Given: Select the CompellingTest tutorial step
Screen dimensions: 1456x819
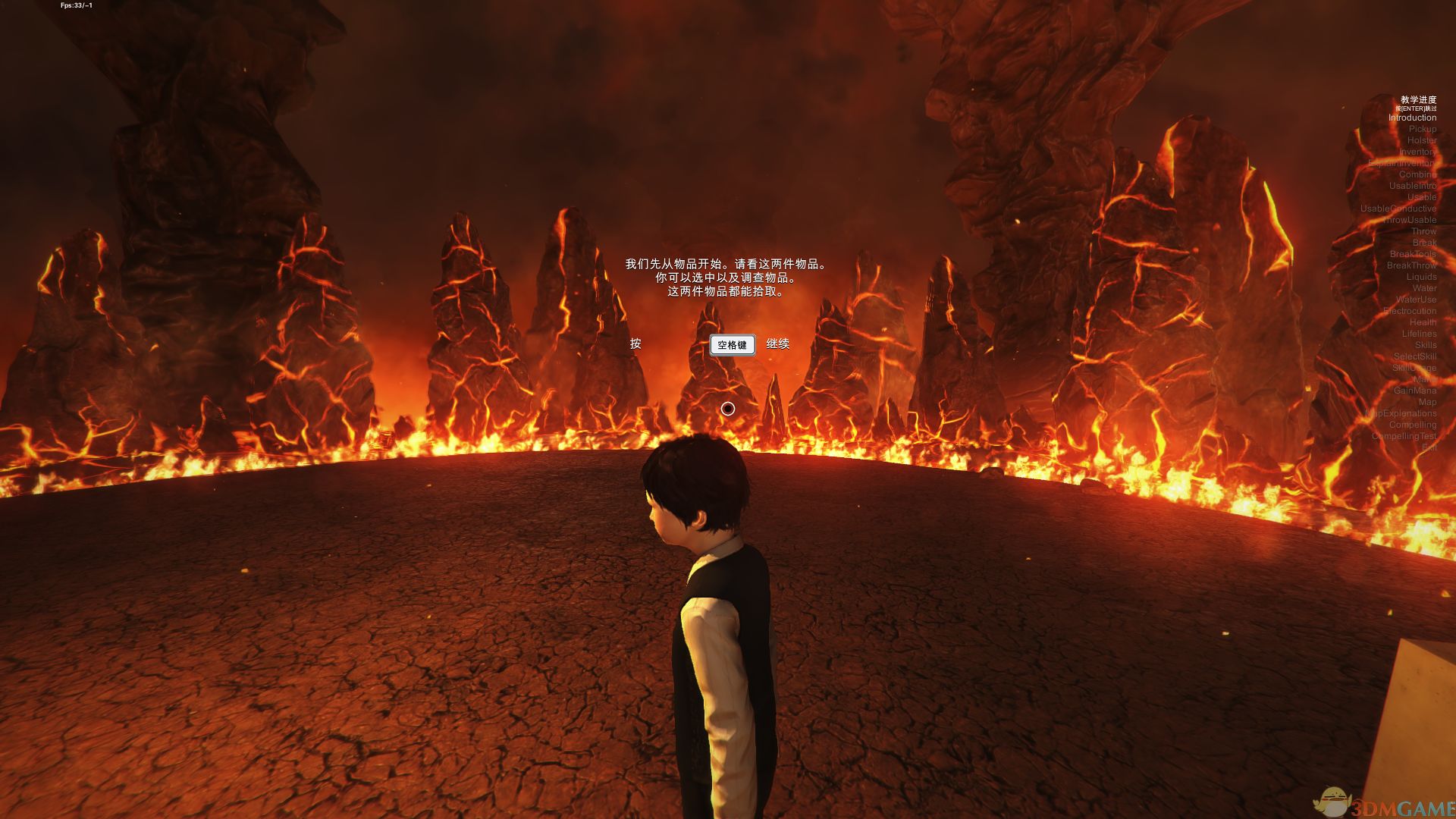Looking at the screenshot, I should point(1404,436).
